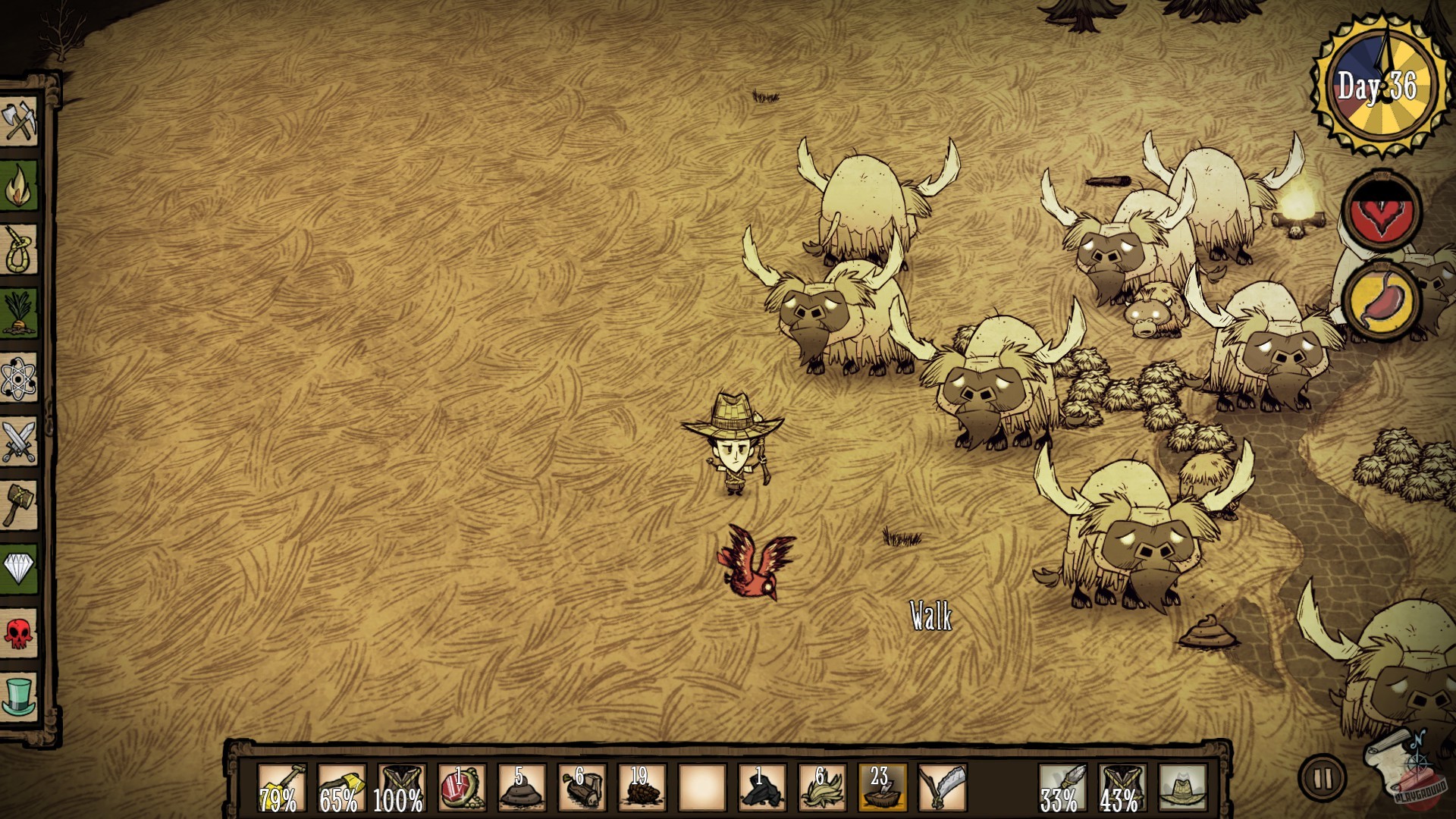Pick up the 19 pine cones
The height and width of the screenshot is (819, 1456).
[642, 789]
